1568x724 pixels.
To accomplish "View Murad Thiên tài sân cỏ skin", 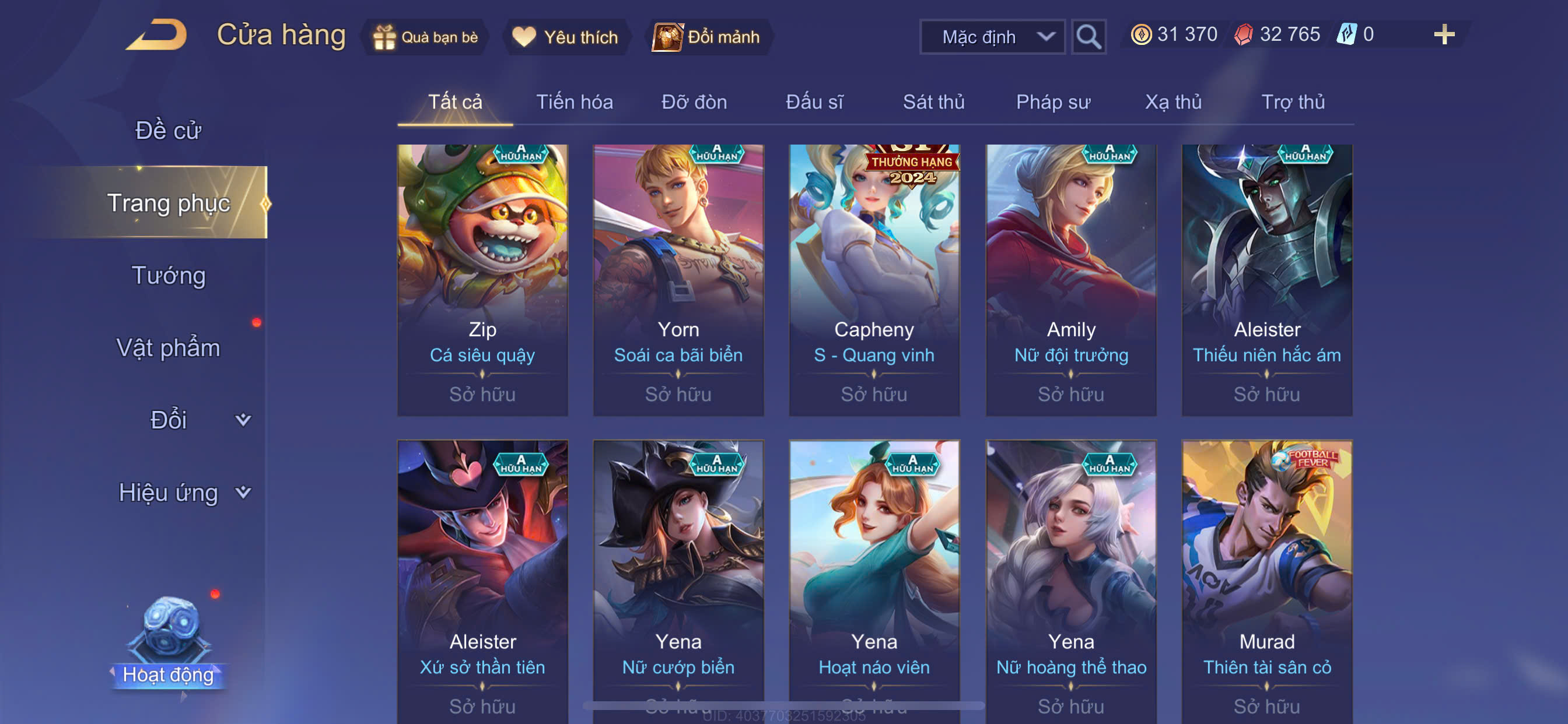I will tap(1266, 578).
